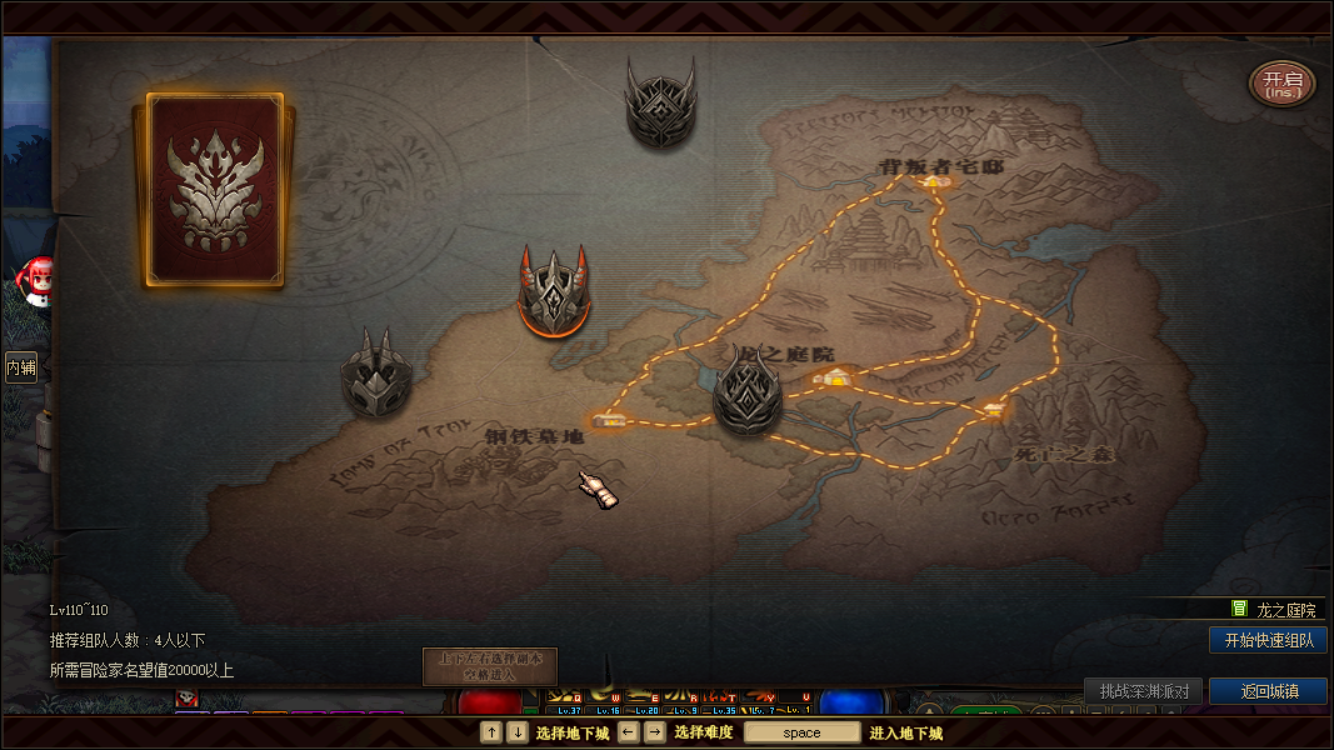Open the 内辅 side button
1334x750 pixels.
point(21,367)
